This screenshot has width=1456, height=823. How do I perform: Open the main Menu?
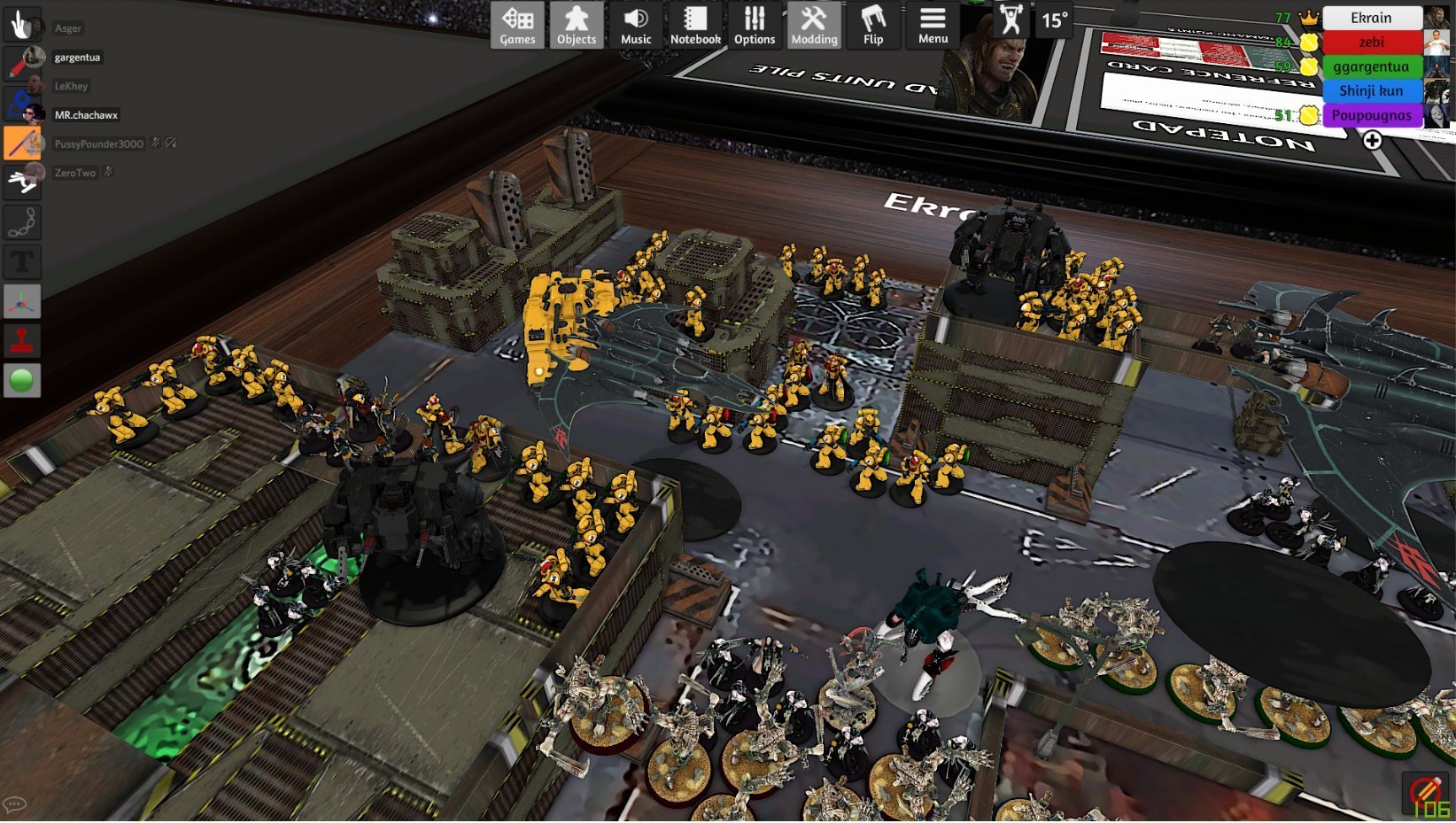click(933, 25)
